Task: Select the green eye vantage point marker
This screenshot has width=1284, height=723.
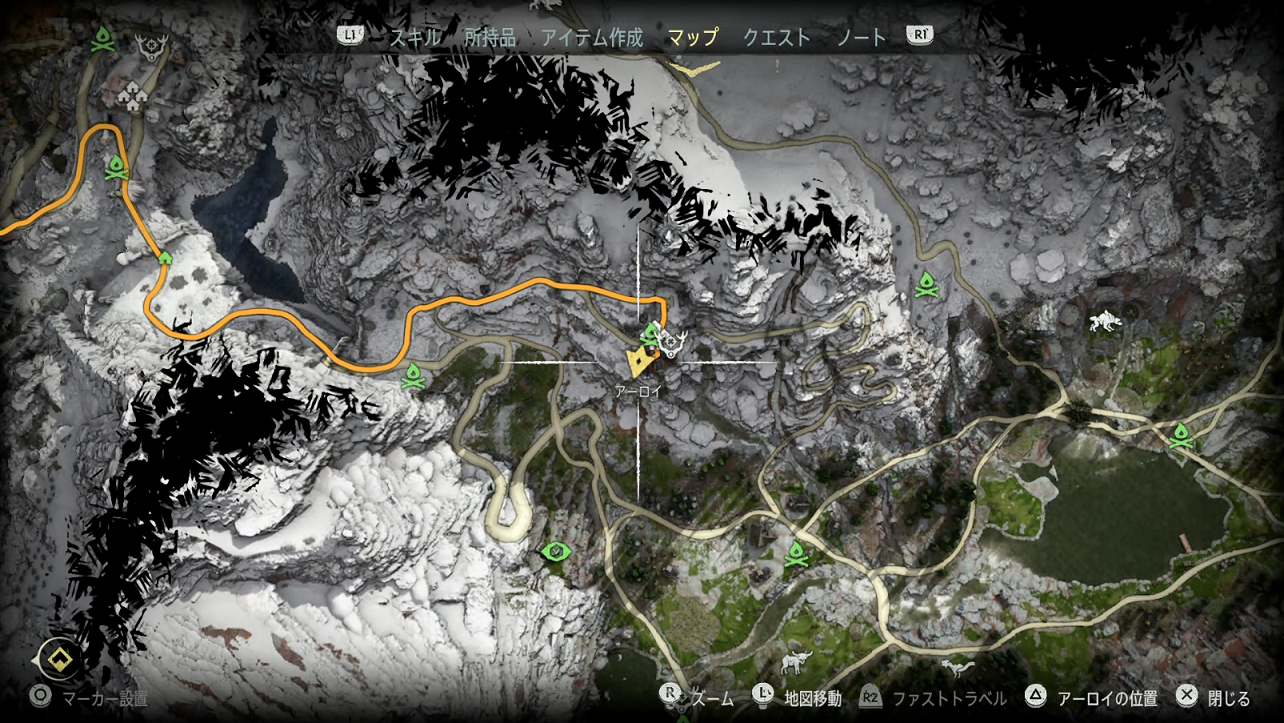Action: (x=554, y=551)
